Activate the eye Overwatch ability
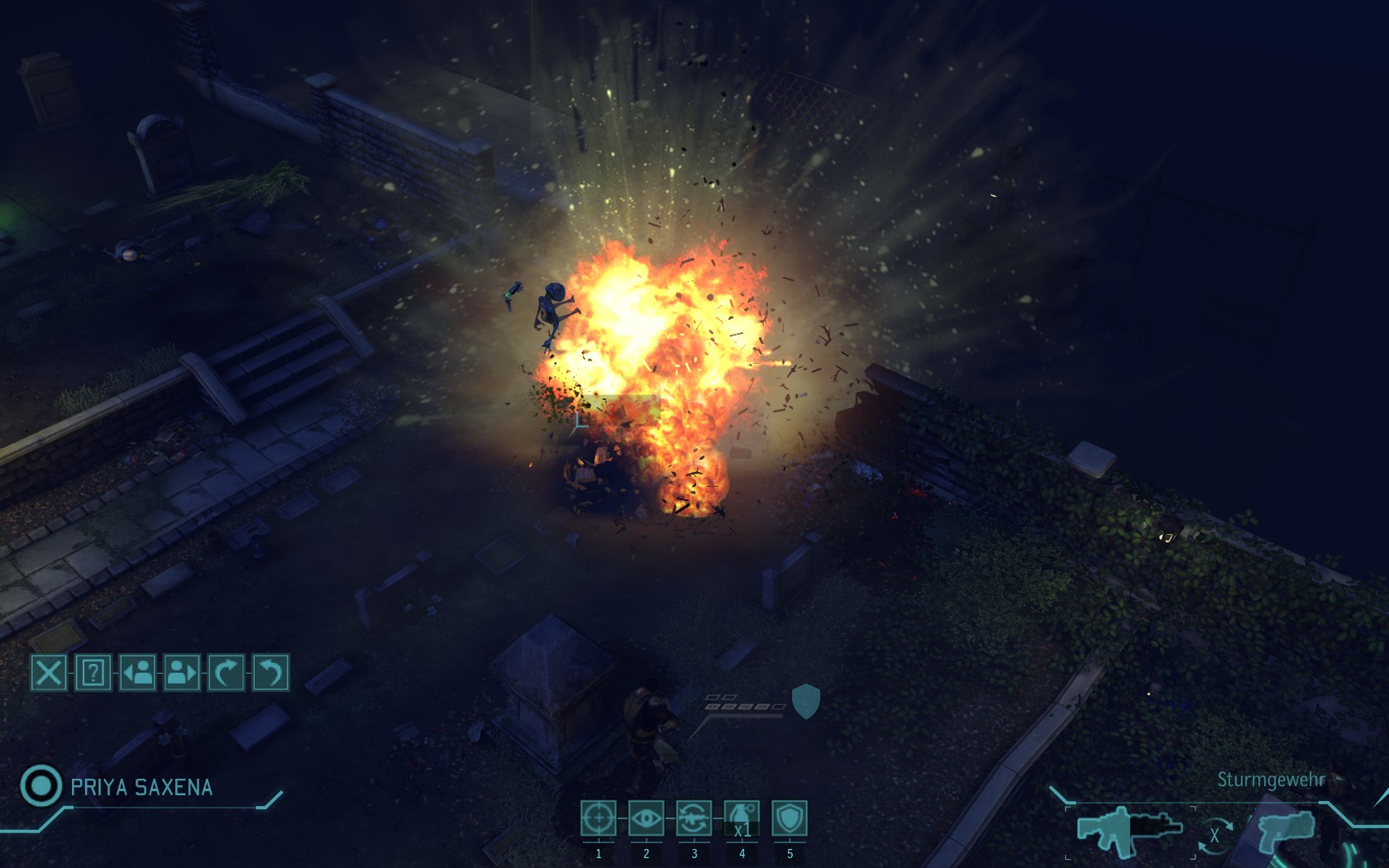Viewport: 1389px width, 868px height. point(646,818)
